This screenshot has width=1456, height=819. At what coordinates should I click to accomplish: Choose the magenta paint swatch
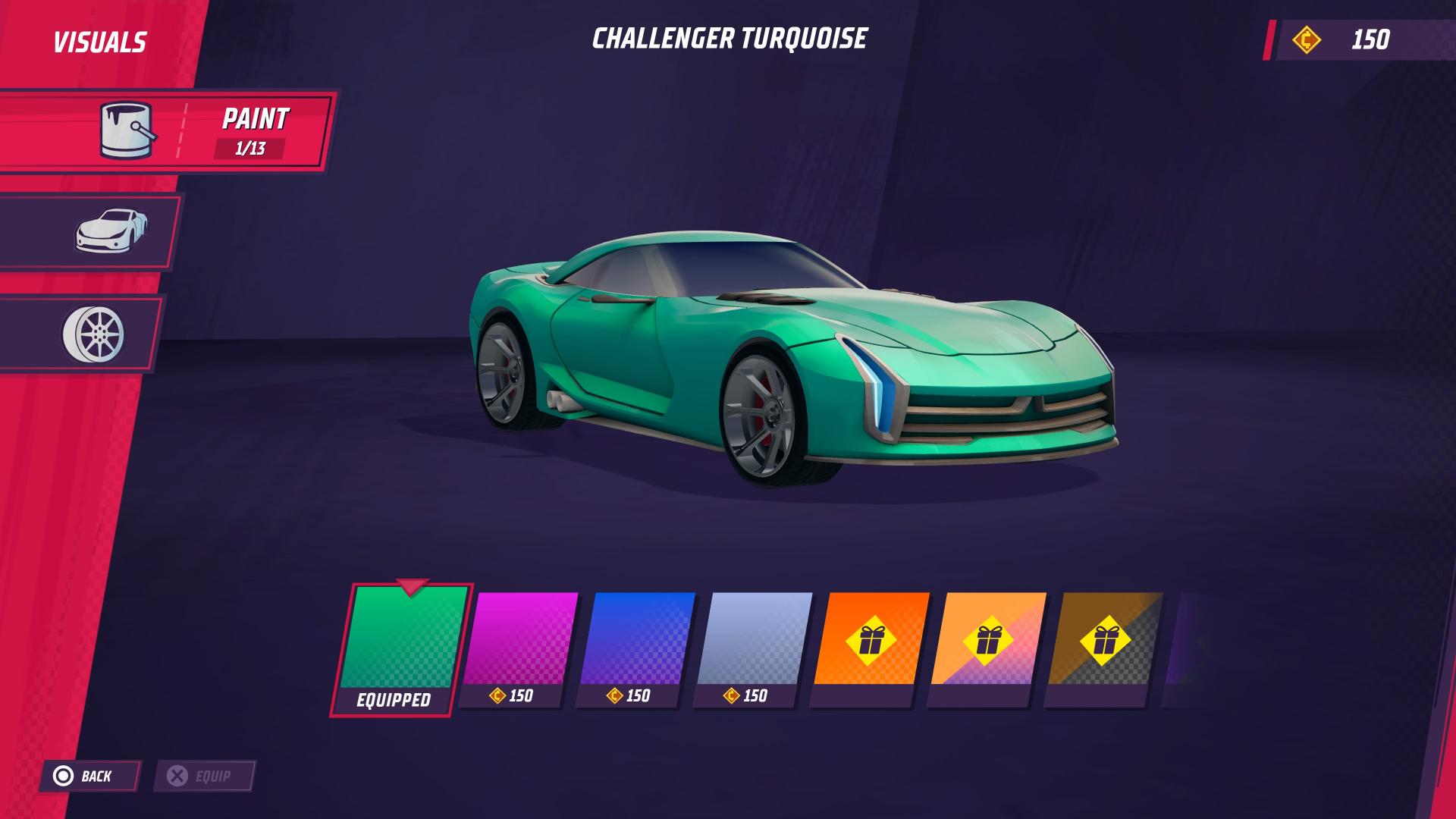pos(519,641)
